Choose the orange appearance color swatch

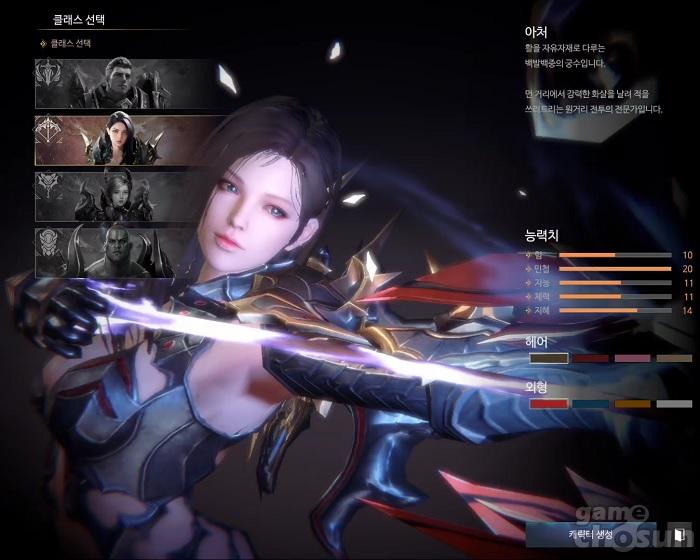(x=630, y=403)
